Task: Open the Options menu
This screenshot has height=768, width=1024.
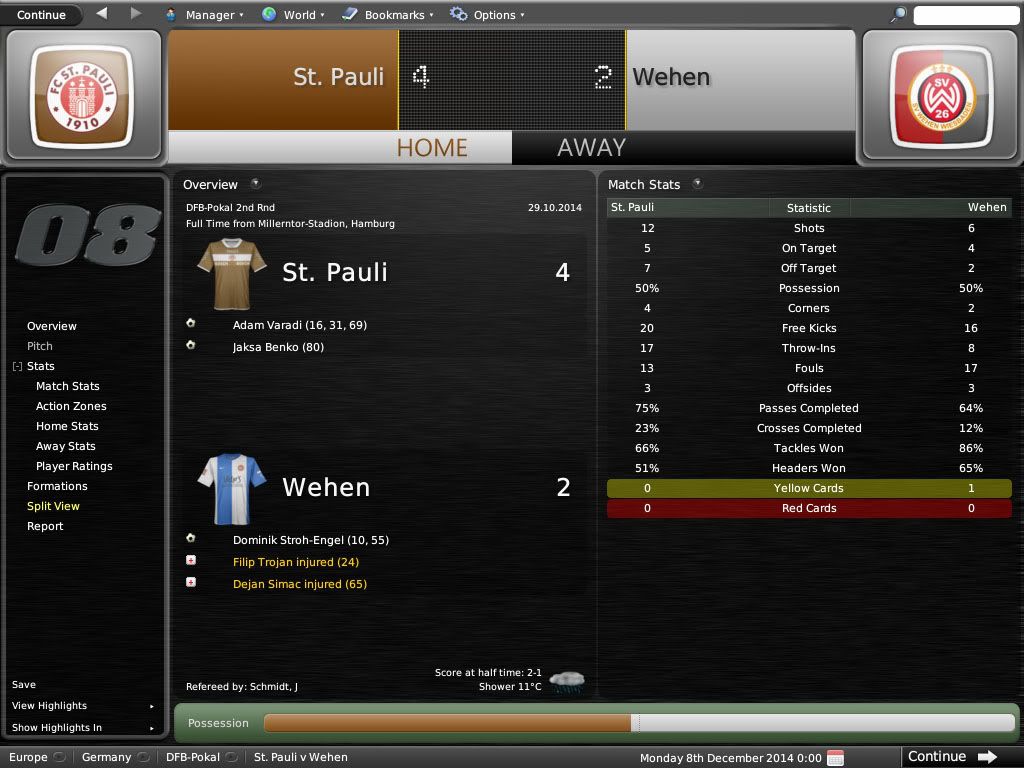Action: [x=487, y=15]
